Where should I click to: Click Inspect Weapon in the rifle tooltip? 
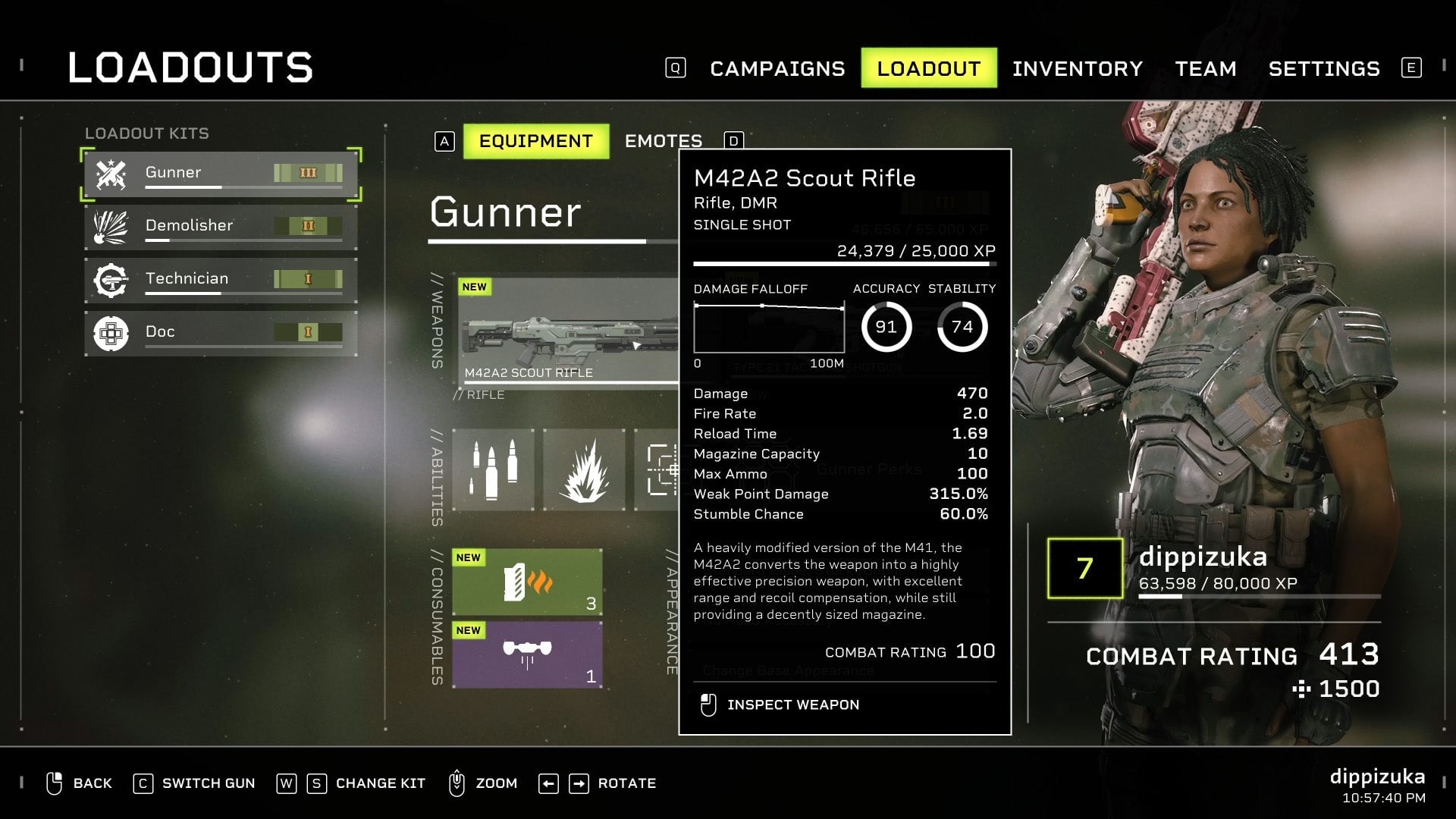click(x=792, y=705)
